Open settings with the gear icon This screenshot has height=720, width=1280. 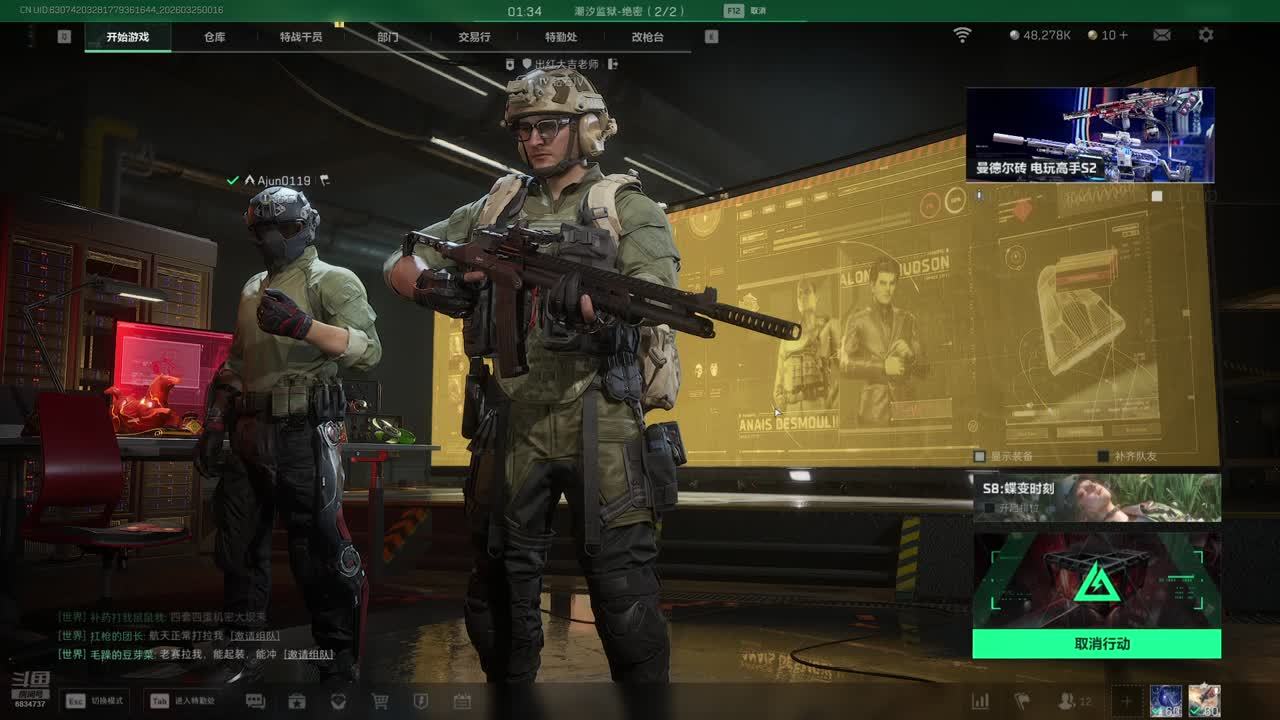pyautogui.click(x=1206, y=35)
